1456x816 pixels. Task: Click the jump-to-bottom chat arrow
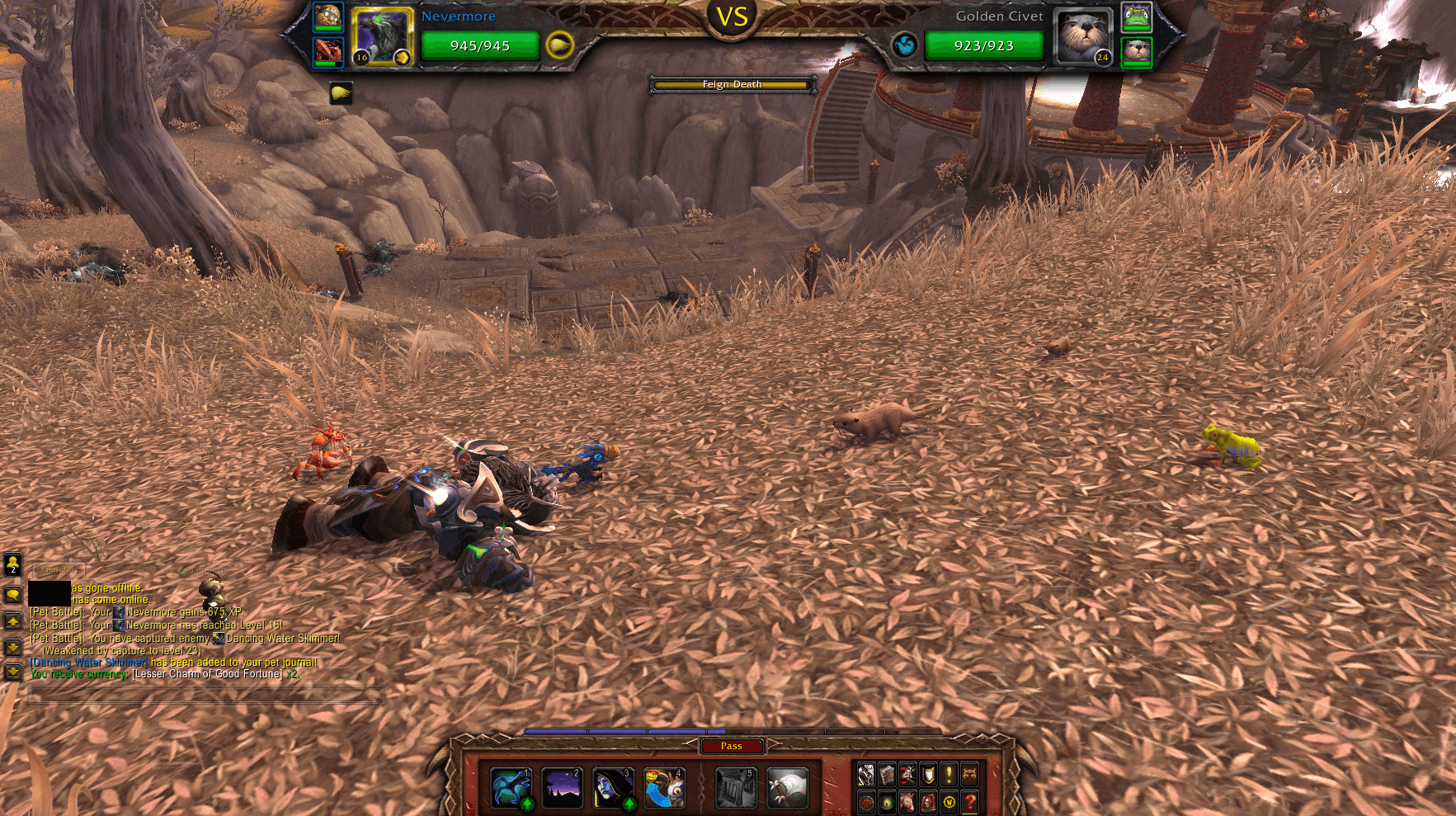pos(12,672)
